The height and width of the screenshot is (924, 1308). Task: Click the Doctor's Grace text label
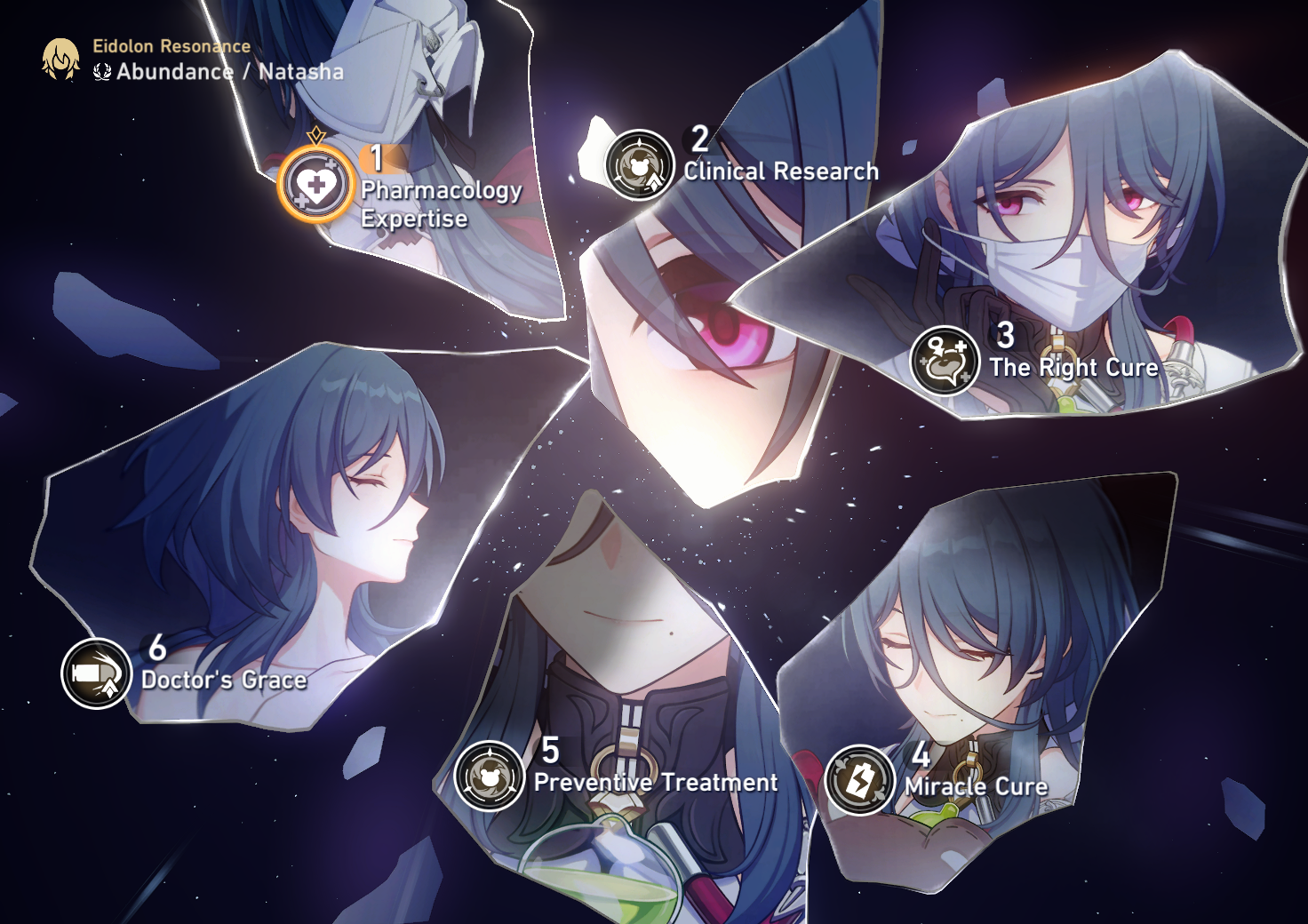pyautogui.click(x=223, y=681)
